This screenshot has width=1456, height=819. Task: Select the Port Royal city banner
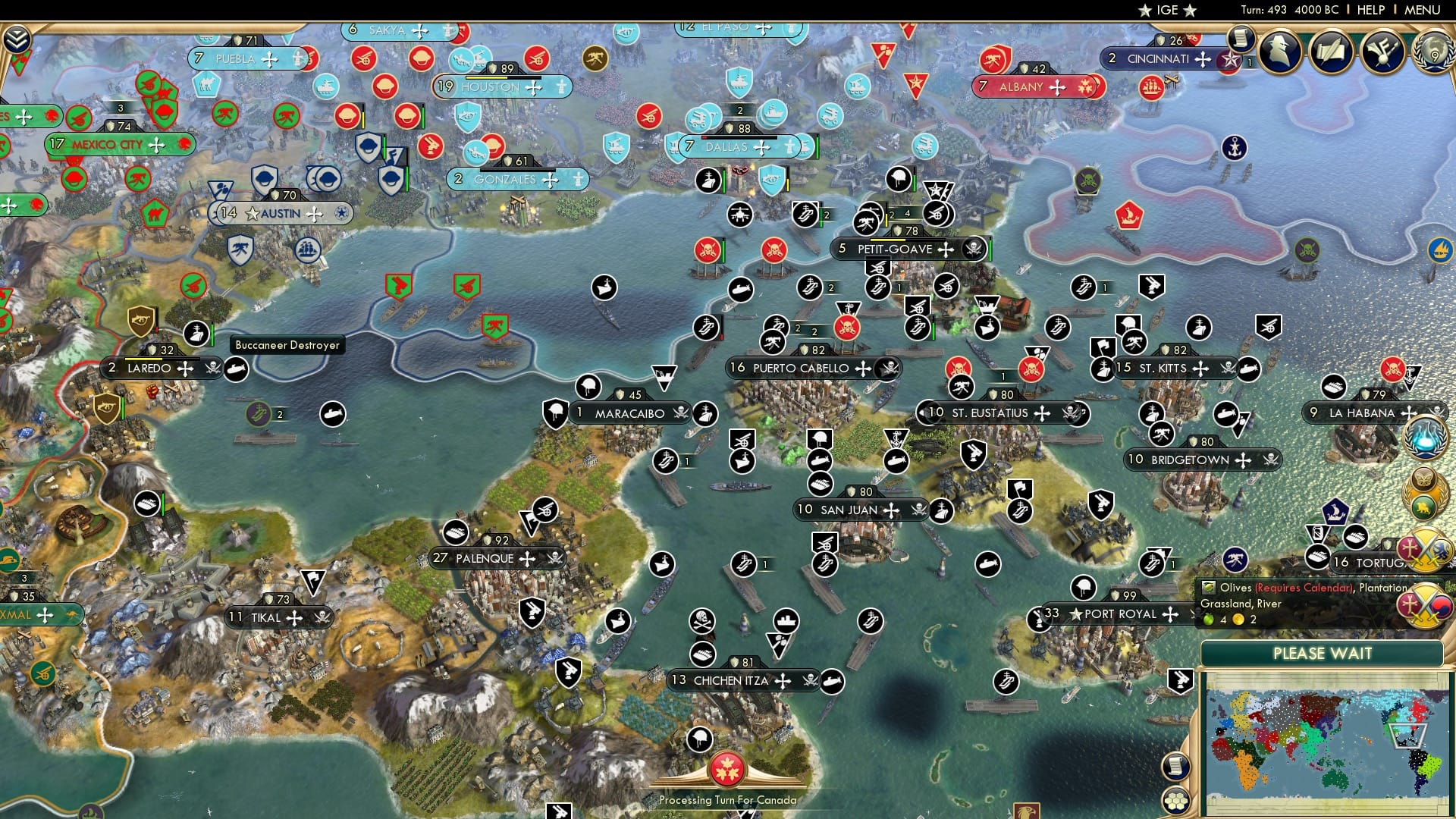coord(1109,614)
